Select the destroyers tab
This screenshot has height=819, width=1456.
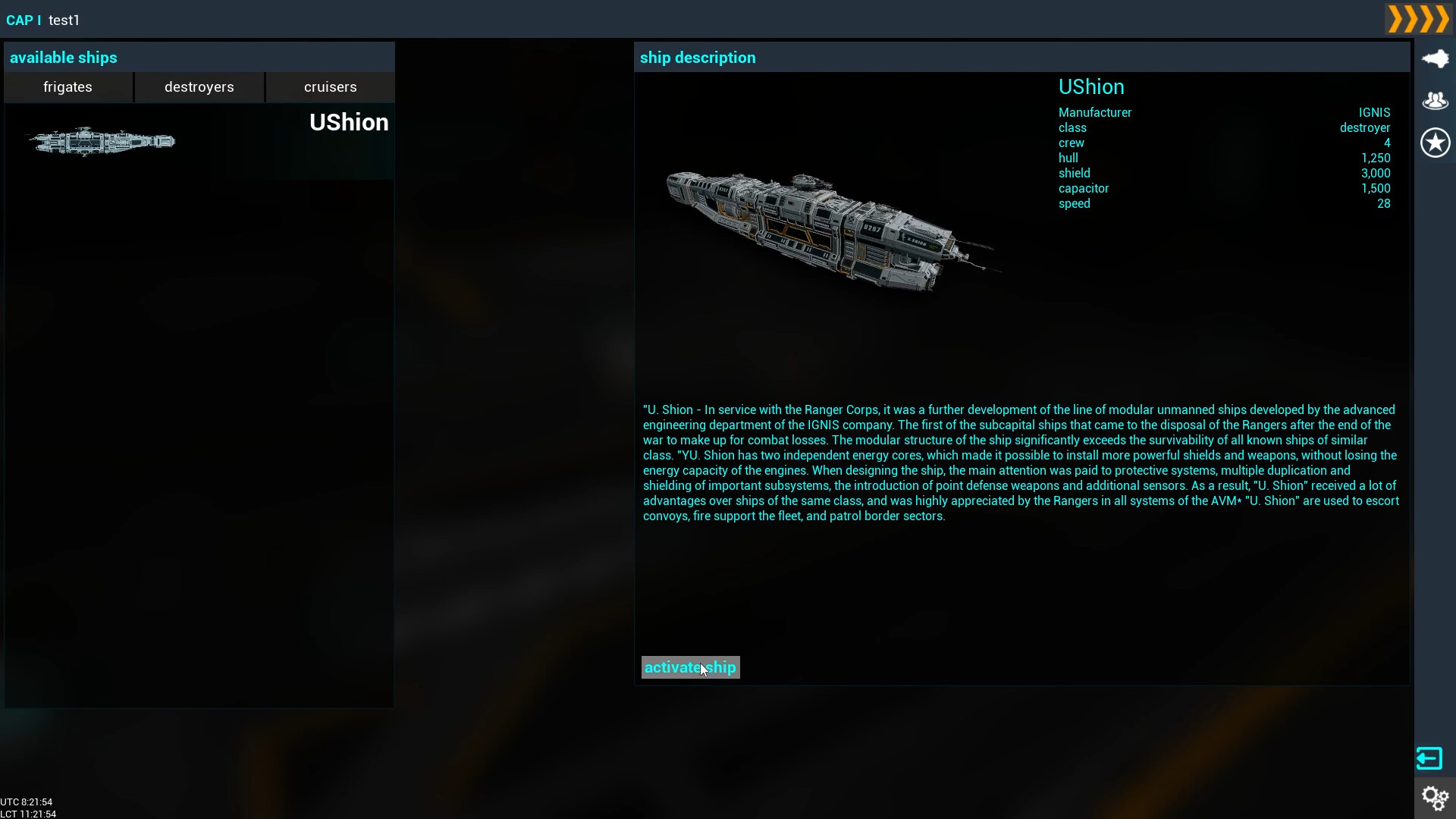[x=199, y=87]
